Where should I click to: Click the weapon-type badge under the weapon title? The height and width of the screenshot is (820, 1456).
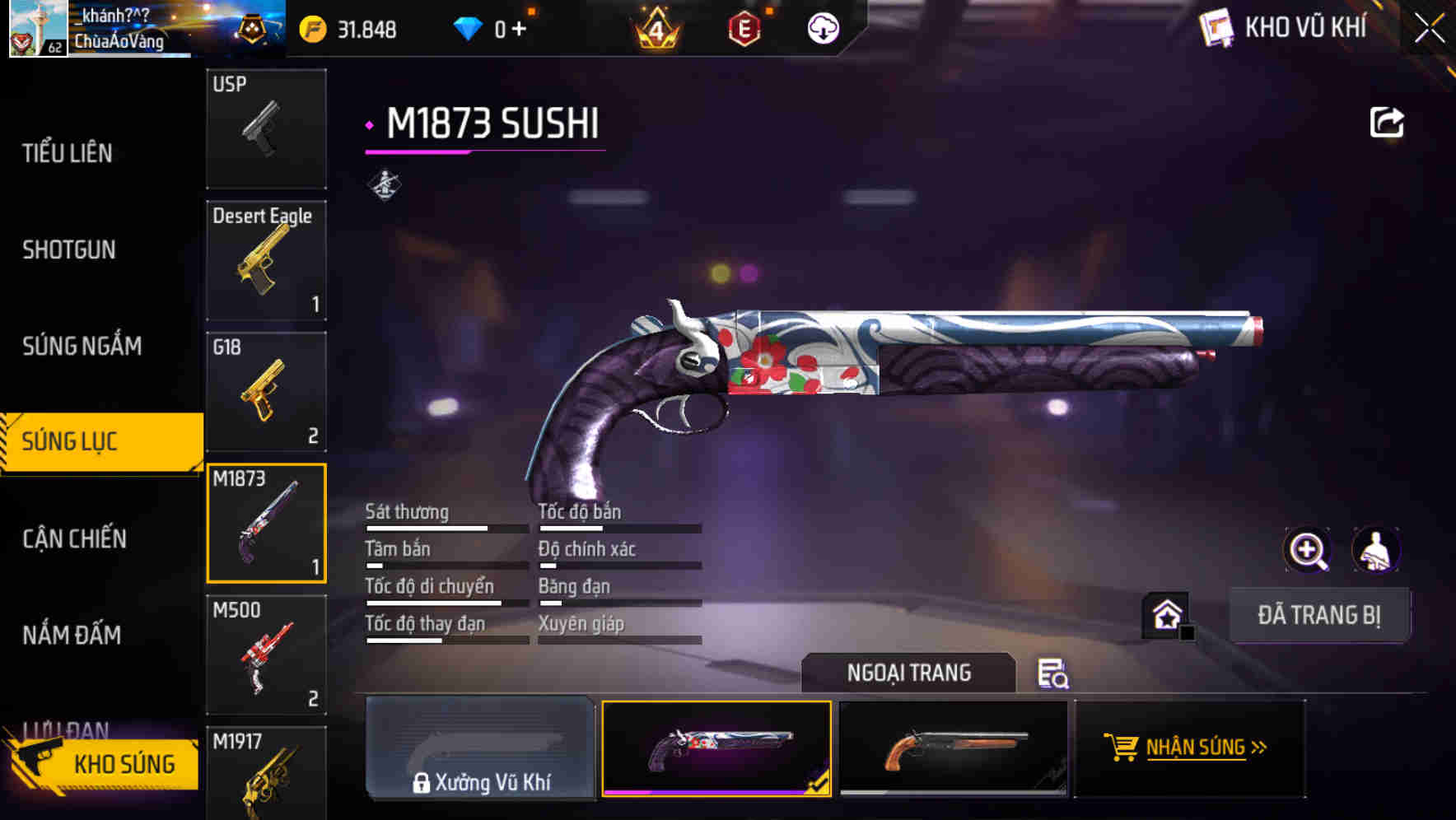(384, 183)
